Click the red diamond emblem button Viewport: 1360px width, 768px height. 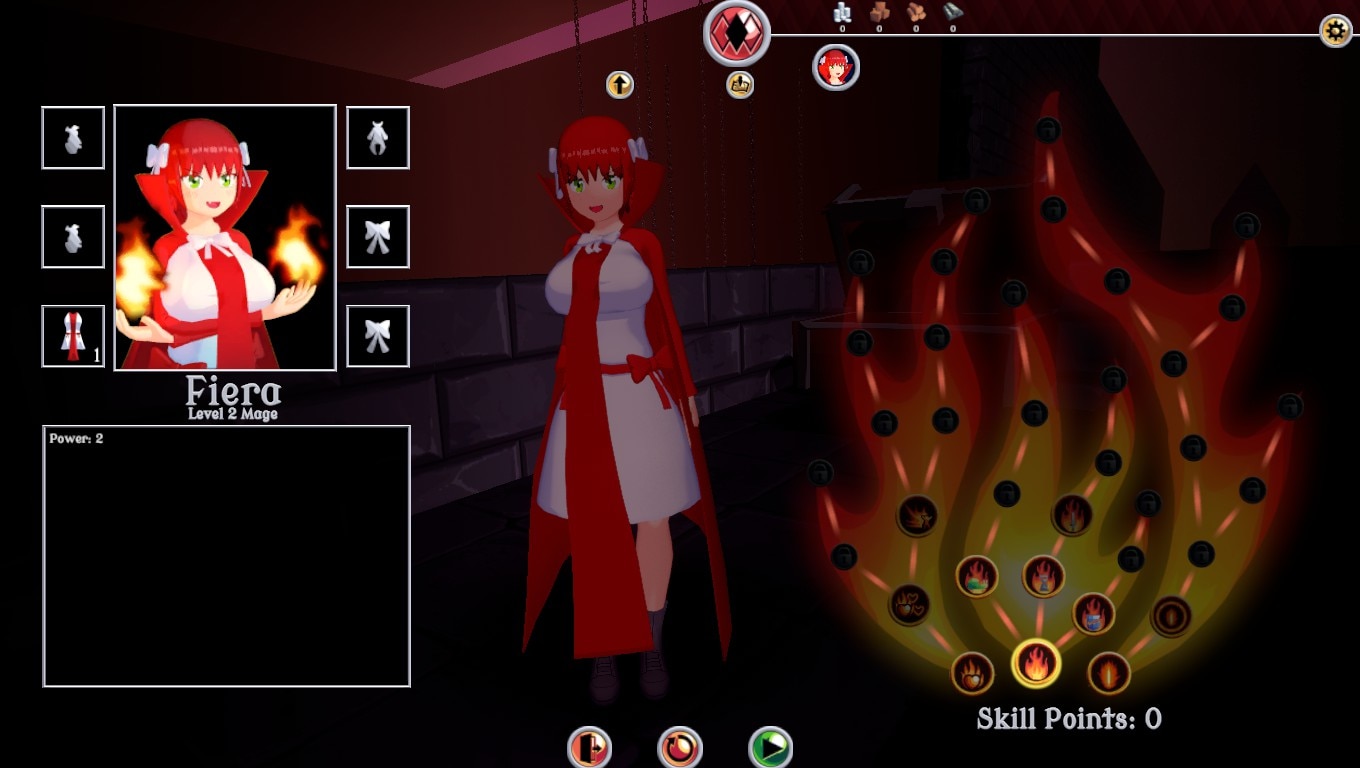737,33
